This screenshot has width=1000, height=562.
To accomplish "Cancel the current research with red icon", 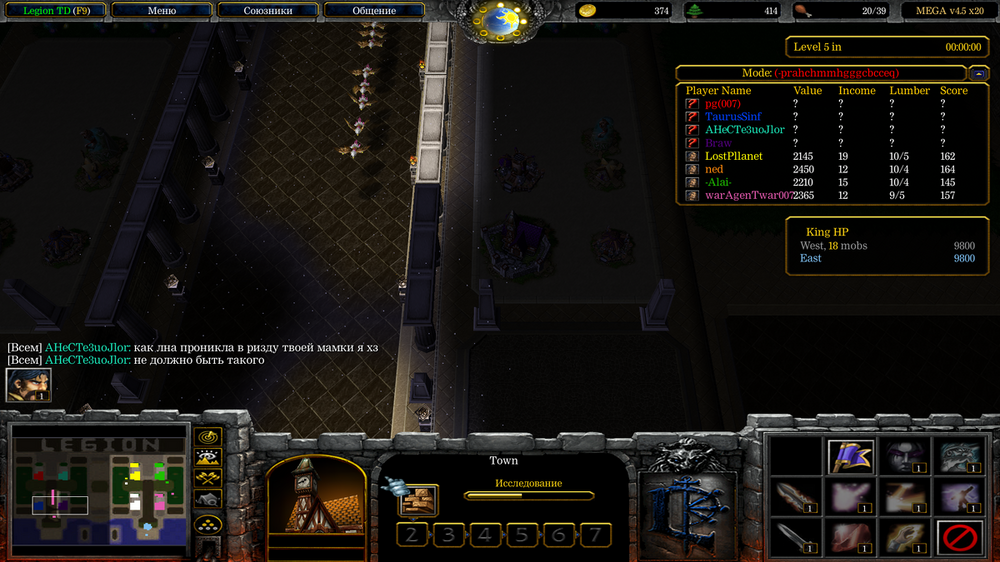I will [x=957, y=539].
